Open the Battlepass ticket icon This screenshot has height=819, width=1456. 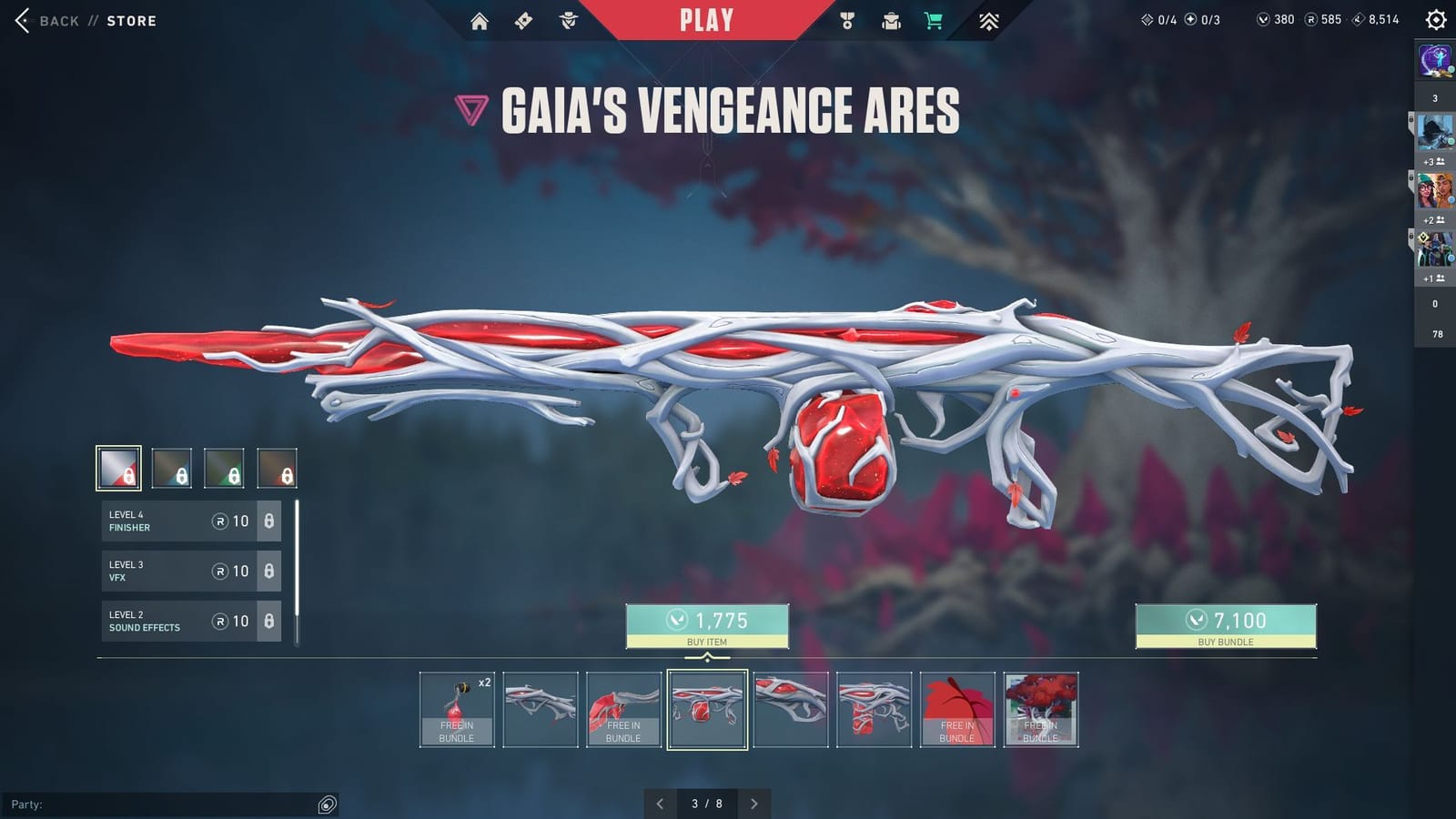point(523,19)
